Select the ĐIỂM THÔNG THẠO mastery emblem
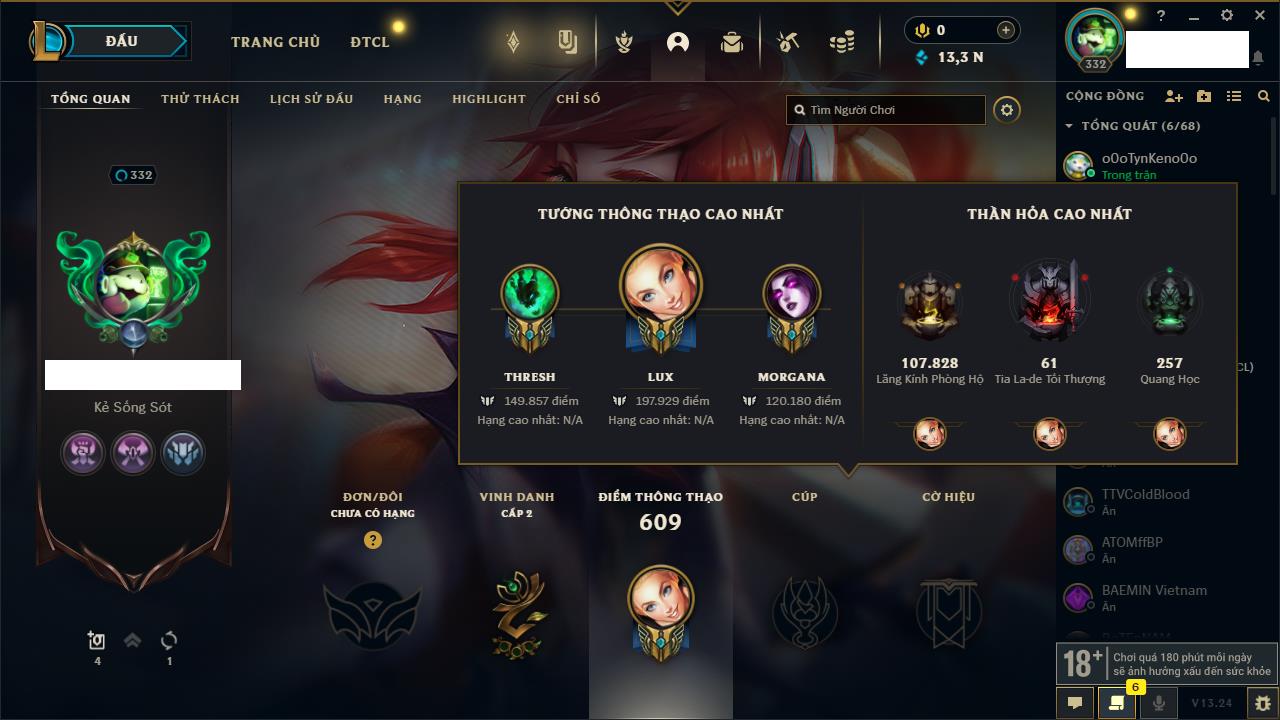This screenshot has height=720, width=1280. (660, 610)
